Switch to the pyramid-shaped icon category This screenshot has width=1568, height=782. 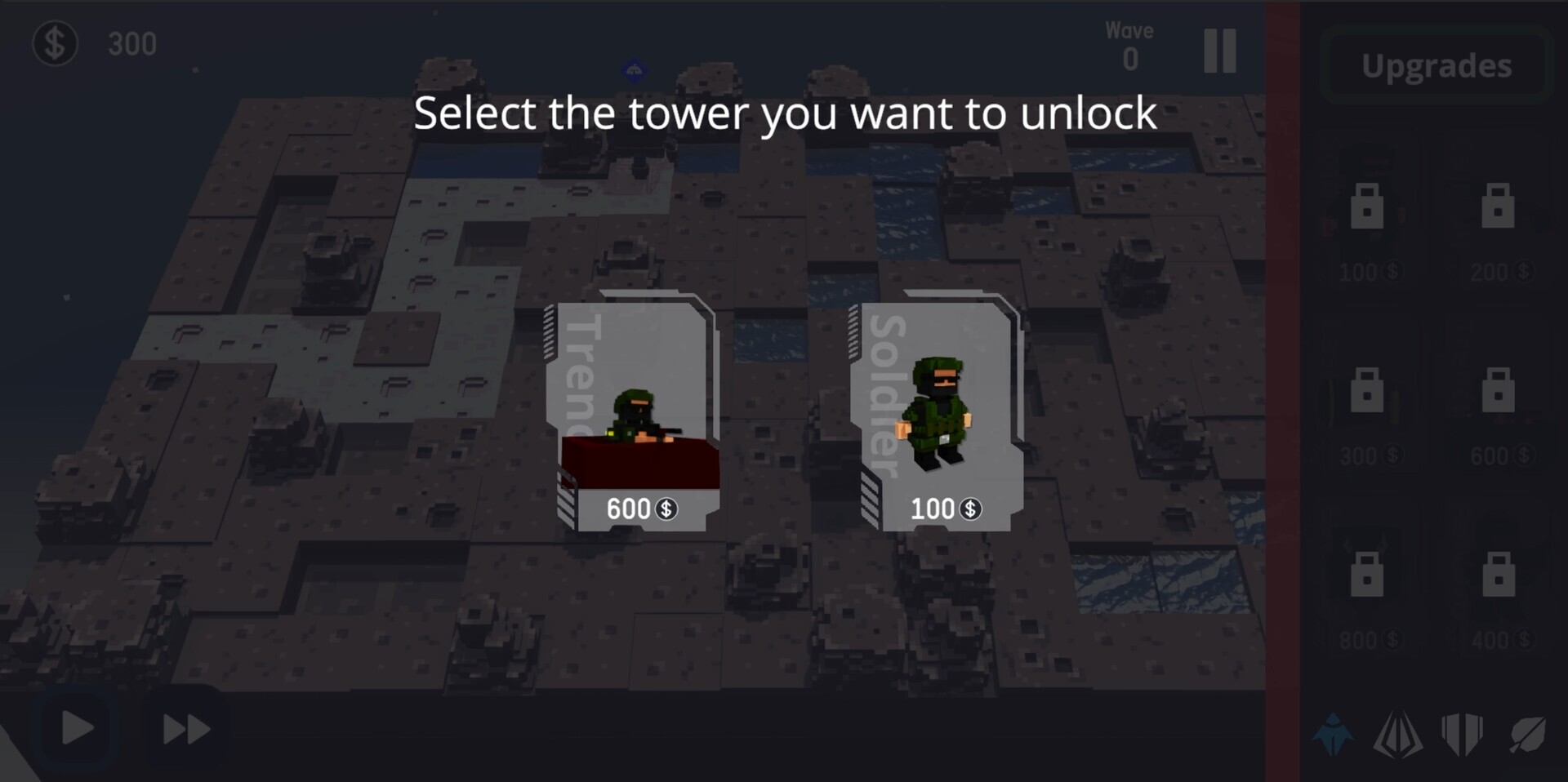coord(1397,735)
